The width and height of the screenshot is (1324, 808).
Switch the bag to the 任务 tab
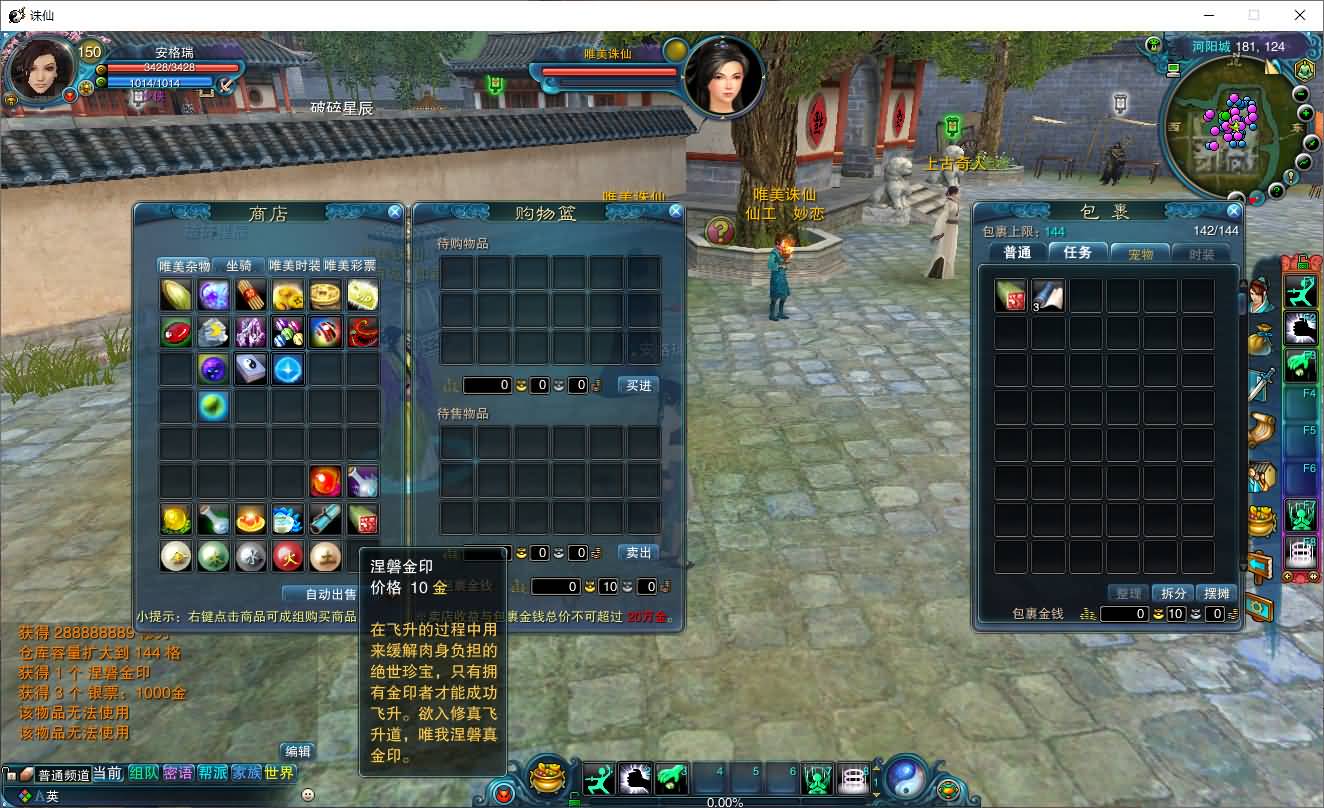click(x=1078, y=253)
